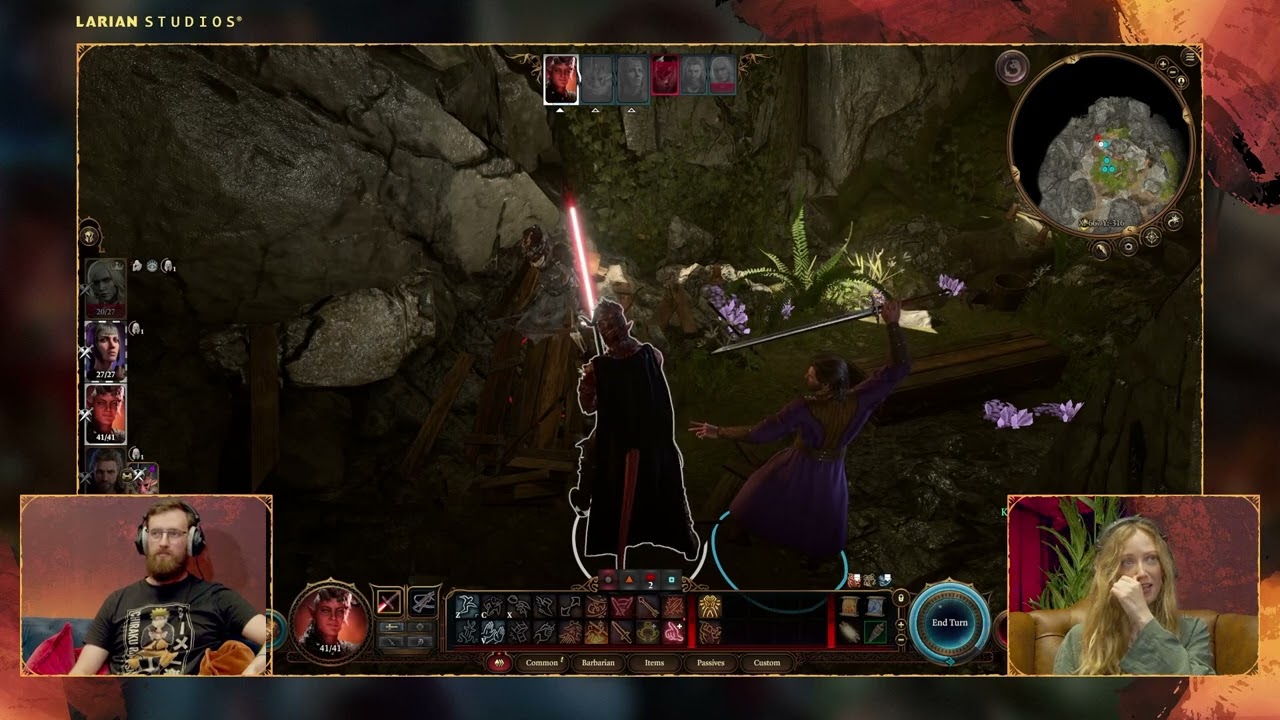Show the Items hotbar tab
1280x720 pixels.
[x=654, y=663]
